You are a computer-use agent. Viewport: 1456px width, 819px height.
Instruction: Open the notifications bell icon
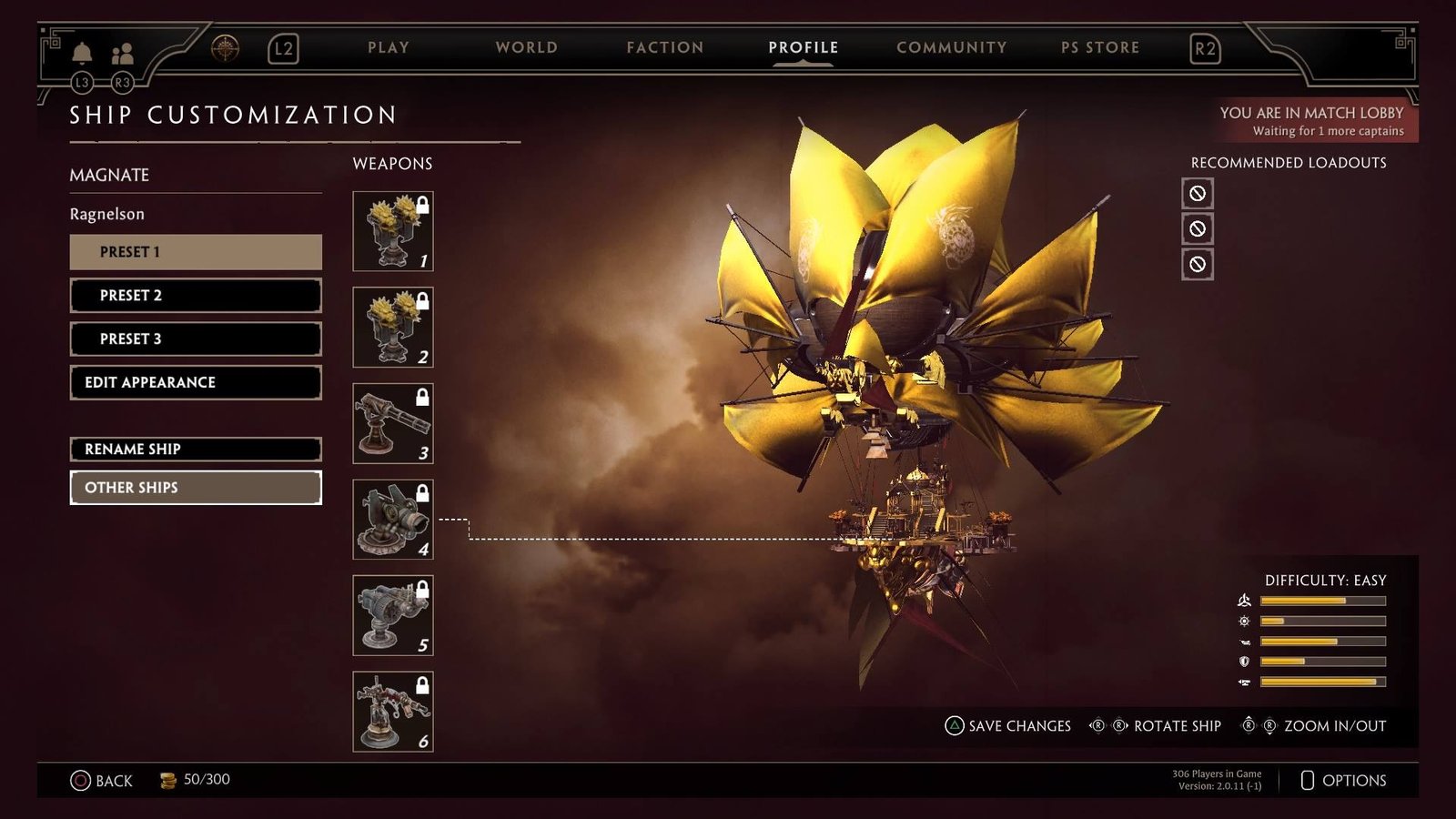click(82, 53)
